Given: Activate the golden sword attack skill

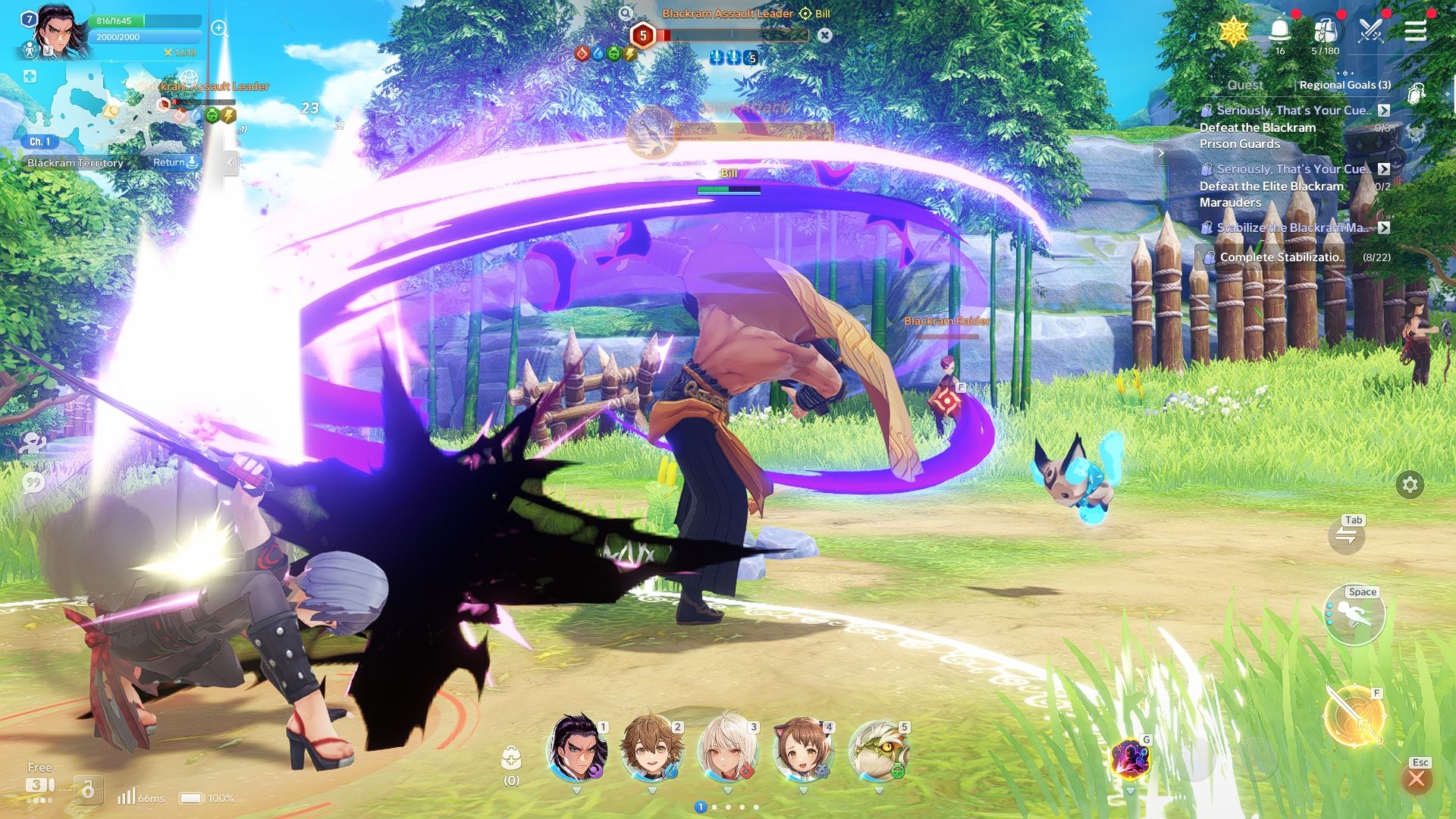Looking at the screenshot, I should (1354, 715).
